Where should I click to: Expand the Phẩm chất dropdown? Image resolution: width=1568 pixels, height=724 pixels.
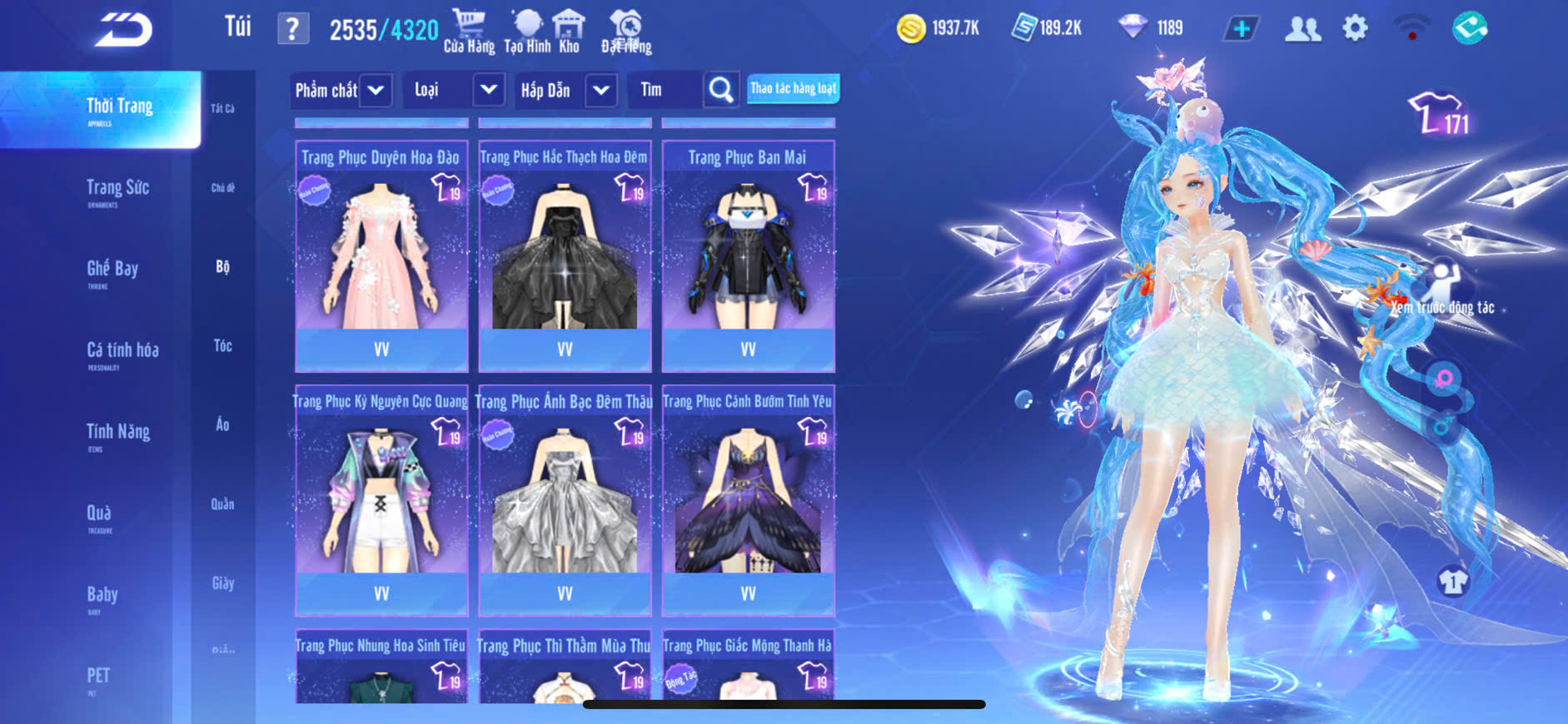(376, 90)
